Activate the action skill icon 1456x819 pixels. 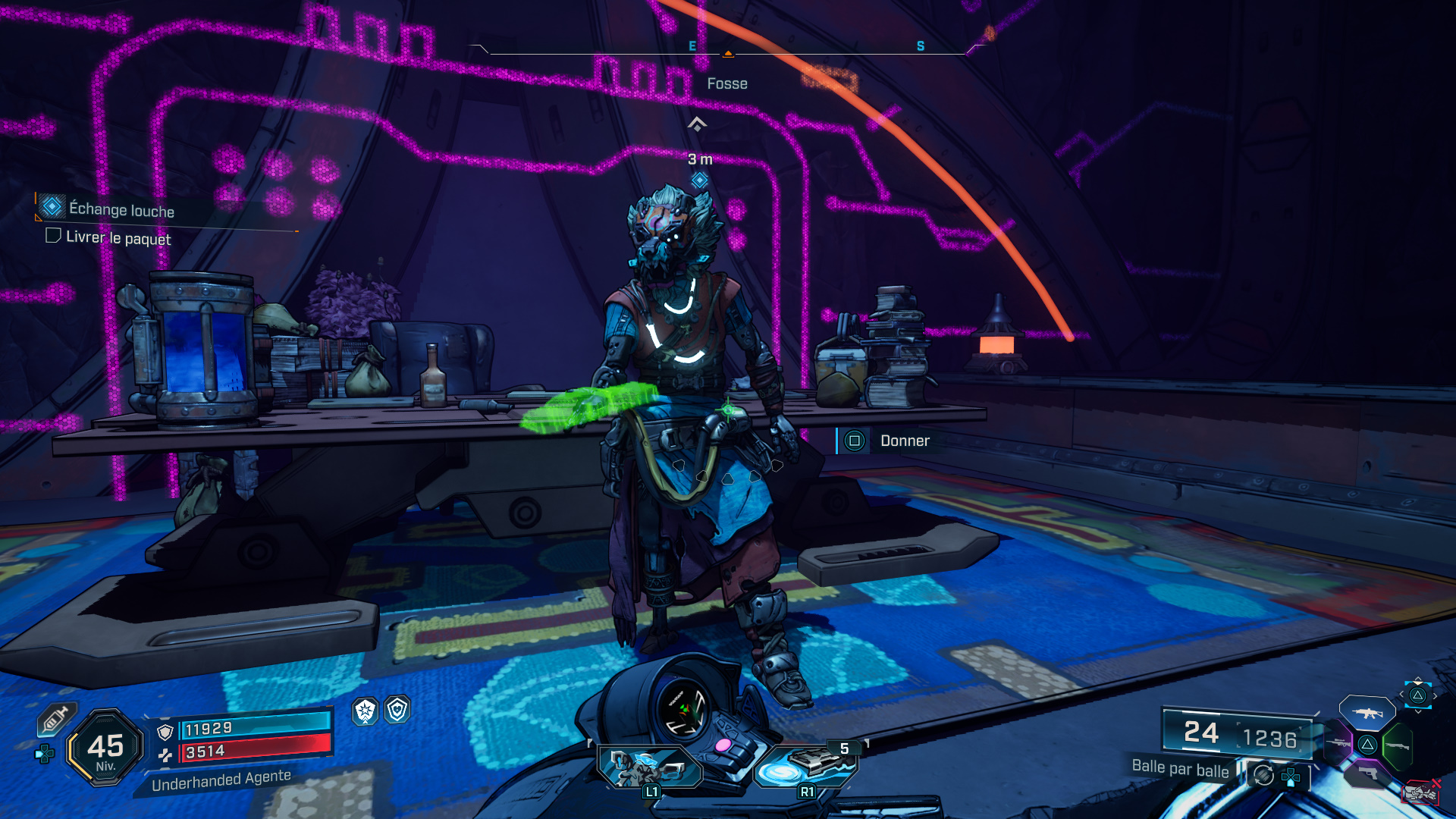(x=649, y=766)
